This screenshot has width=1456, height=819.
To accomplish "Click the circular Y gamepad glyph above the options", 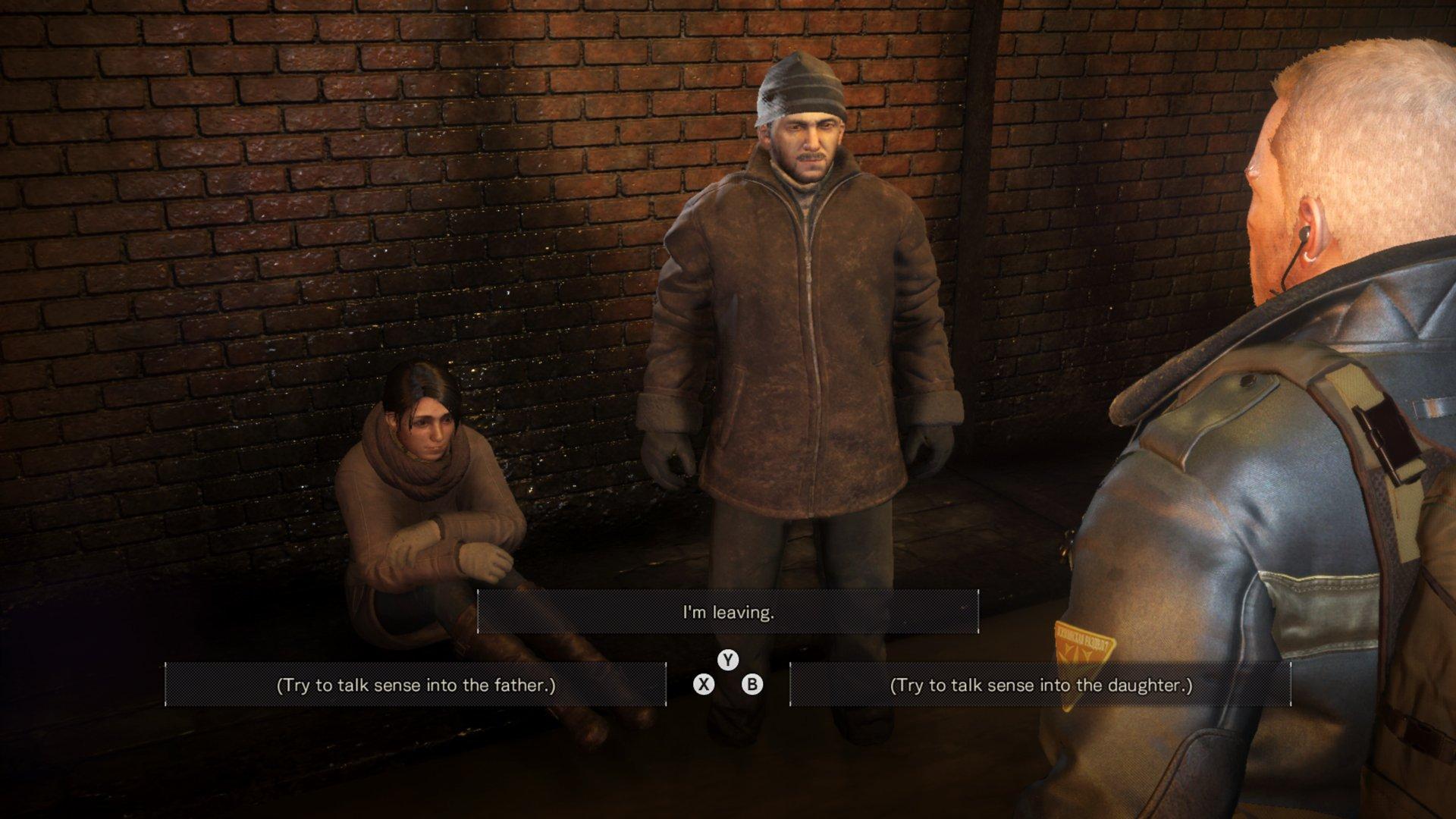I will tap(727, 661).
